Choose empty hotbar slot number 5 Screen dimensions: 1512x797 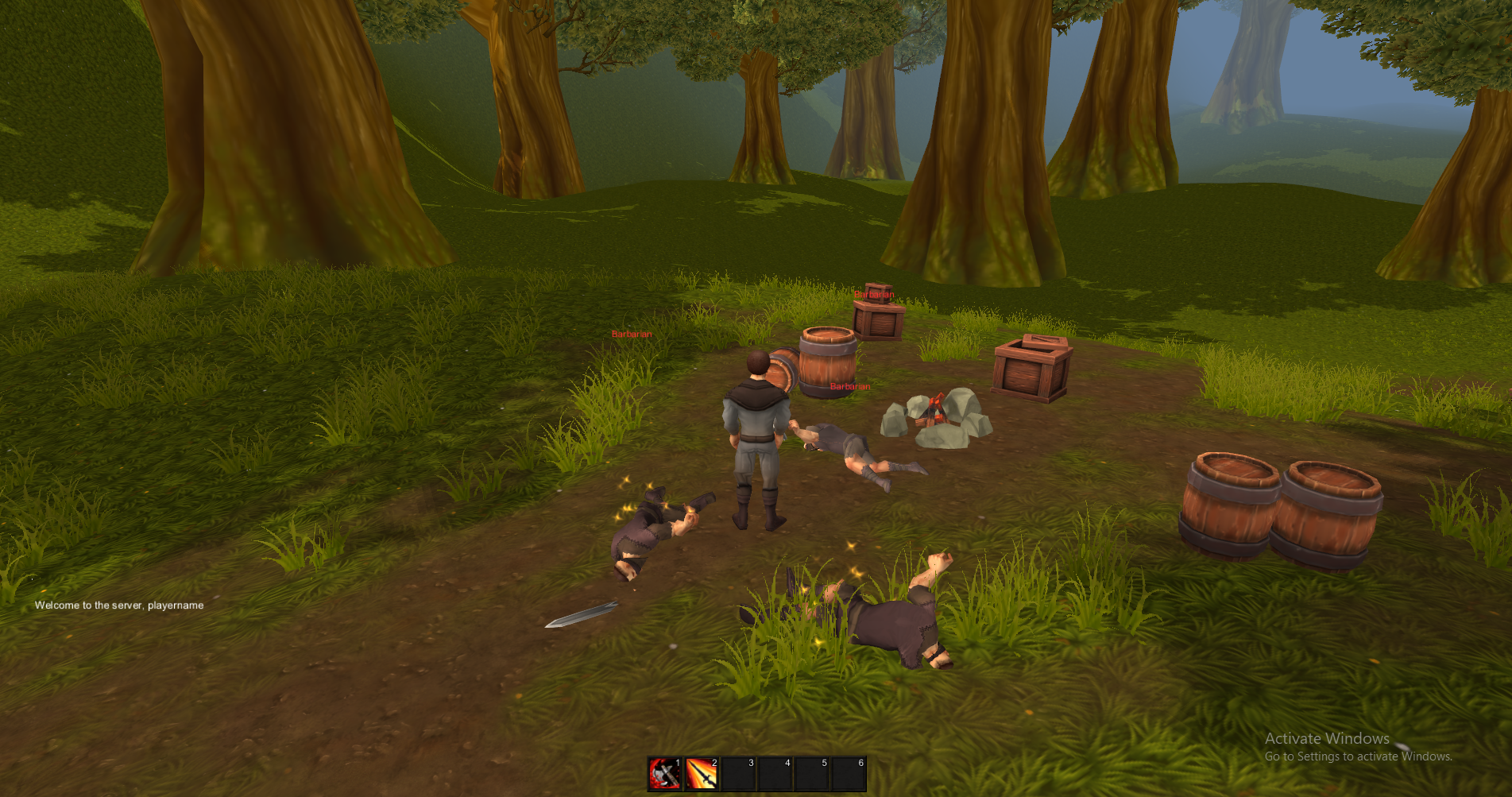pos(811,773)
